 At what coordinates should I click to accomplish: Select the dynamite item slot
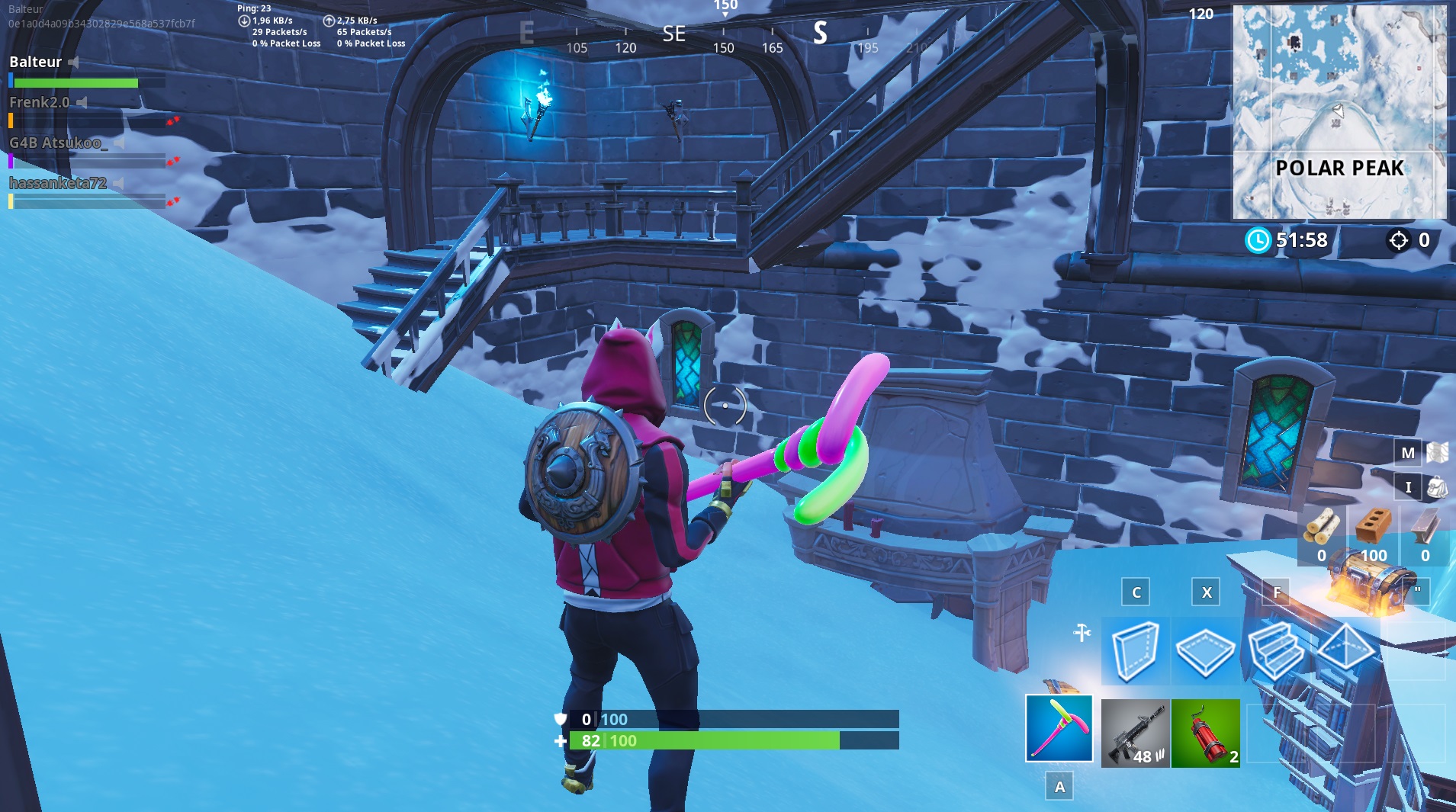click(1205, 733)
